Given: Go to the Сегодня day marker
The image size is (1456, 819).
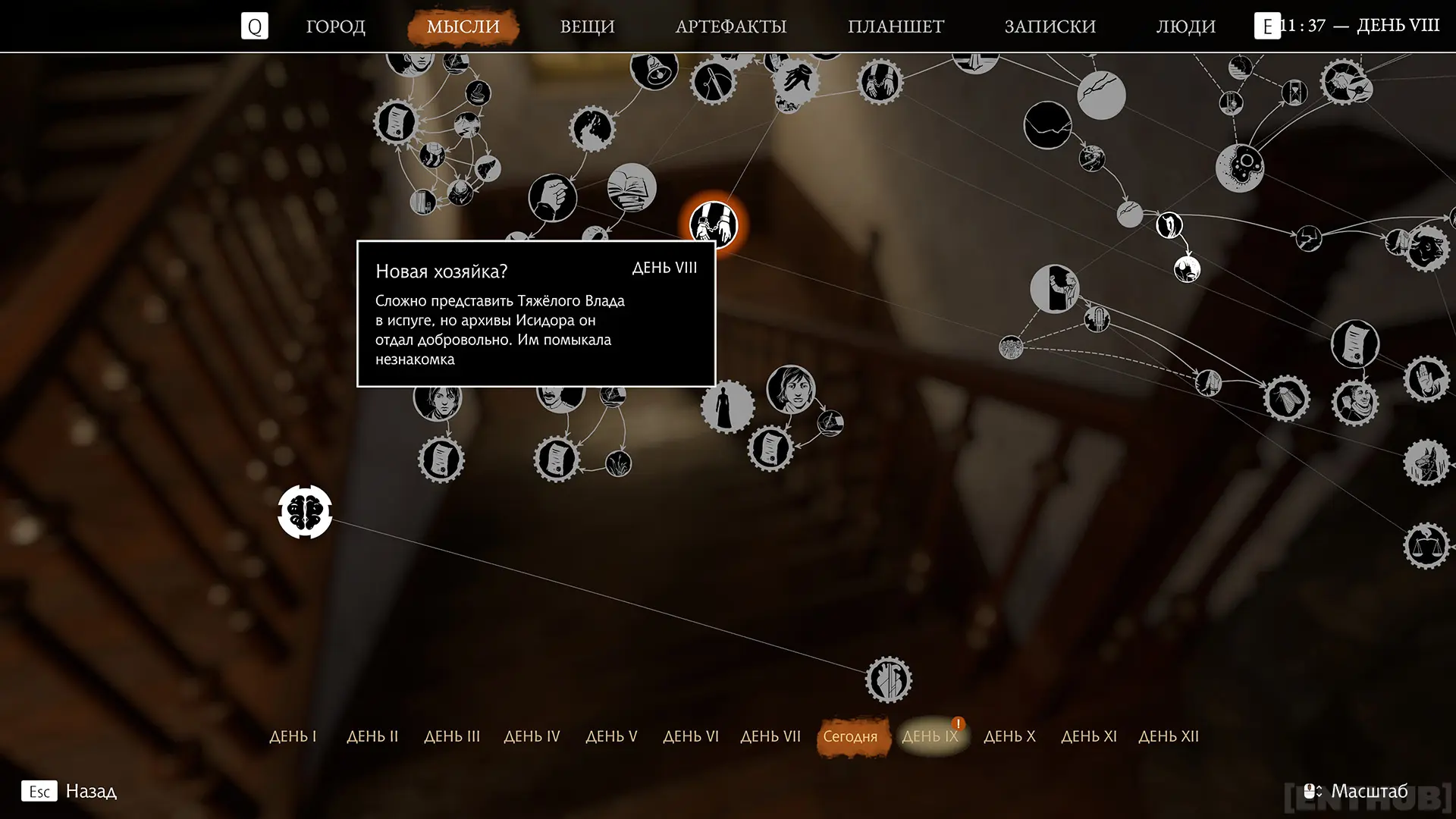Looking at the screenshot, I should point(850,736).
